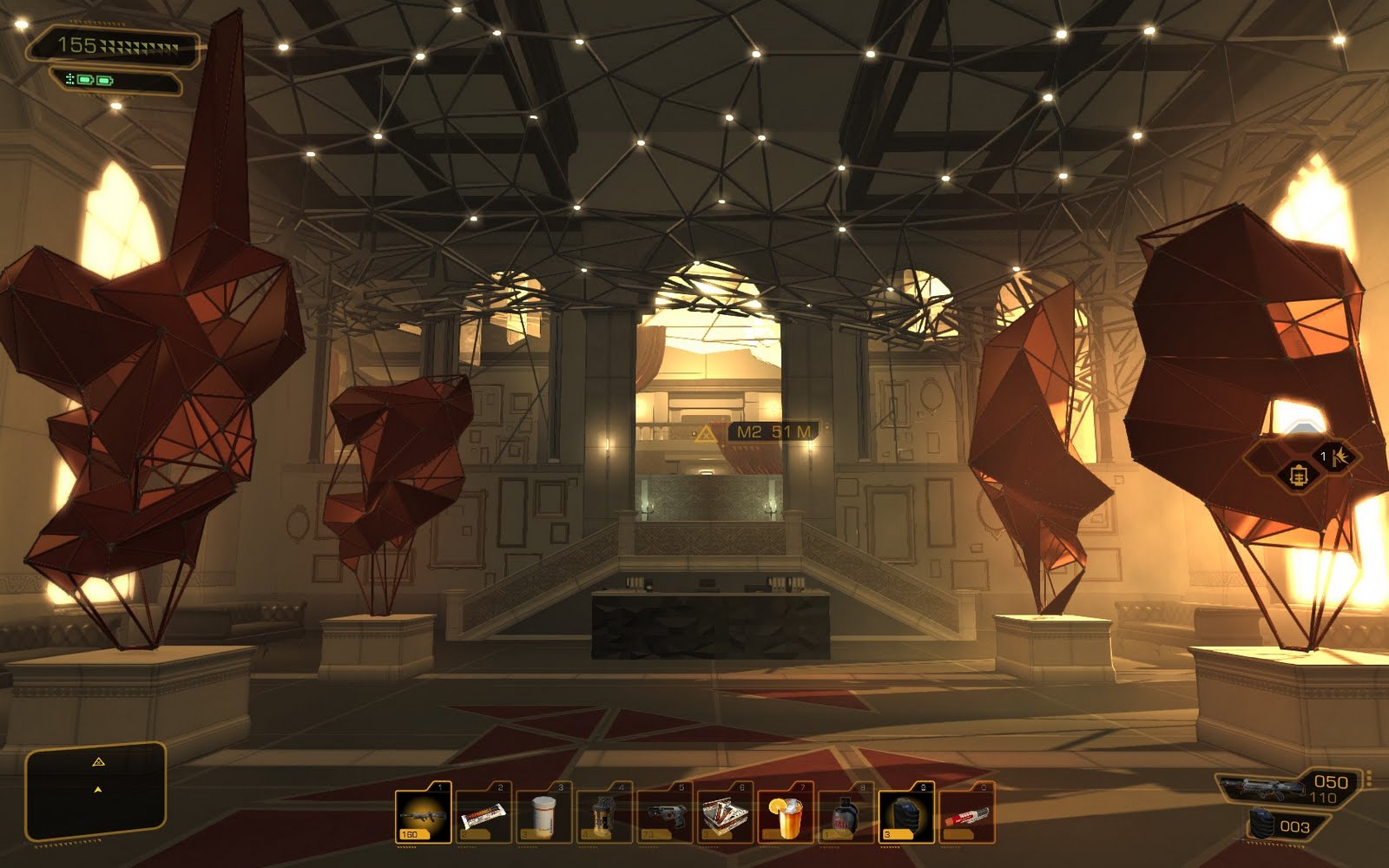1389x868 pixels.
Task: Use the orange cocktail drink slot
Action: coord(786,814)
